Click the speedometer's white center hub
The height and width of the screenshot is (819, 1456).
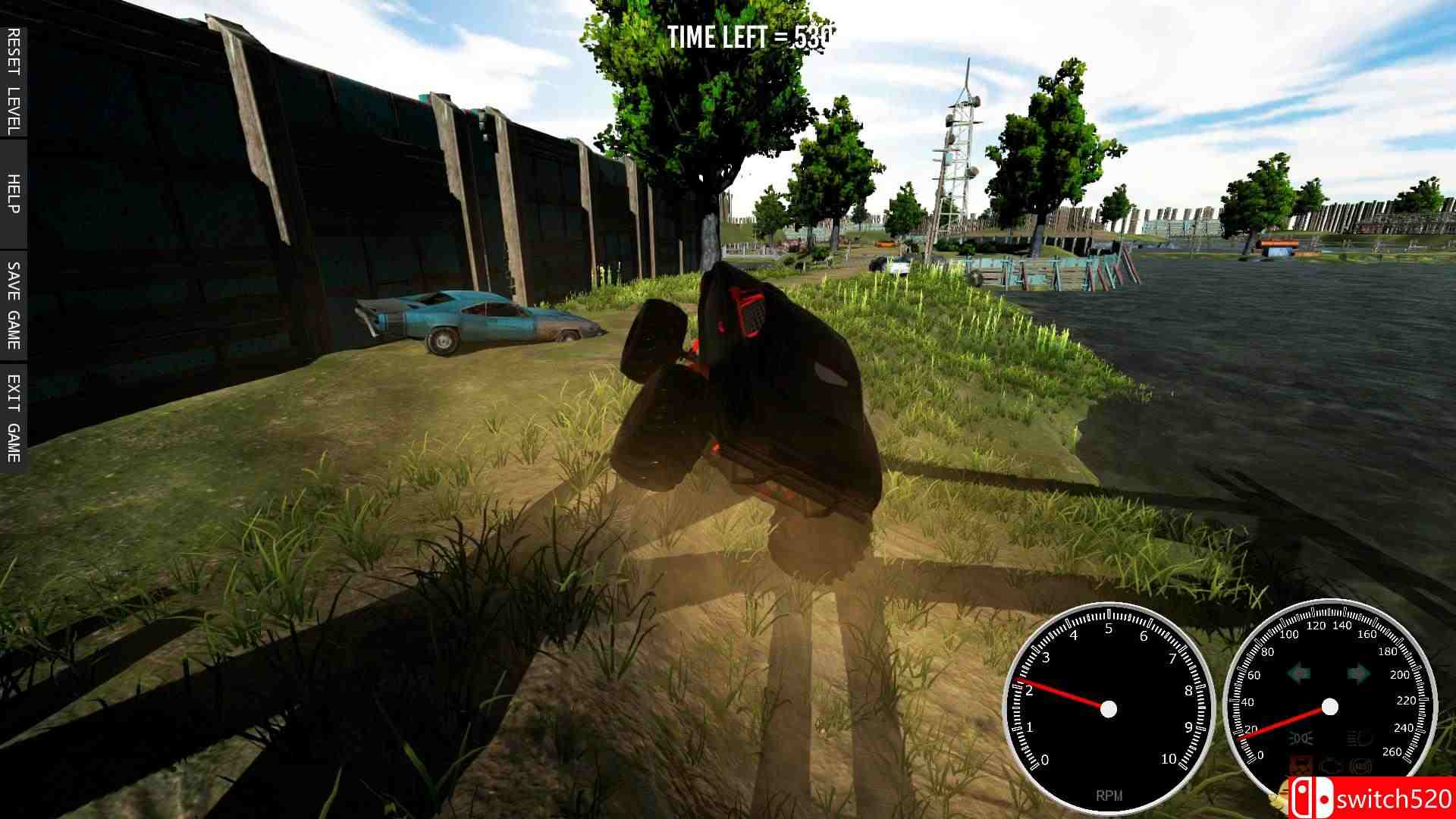(1329, 706)
